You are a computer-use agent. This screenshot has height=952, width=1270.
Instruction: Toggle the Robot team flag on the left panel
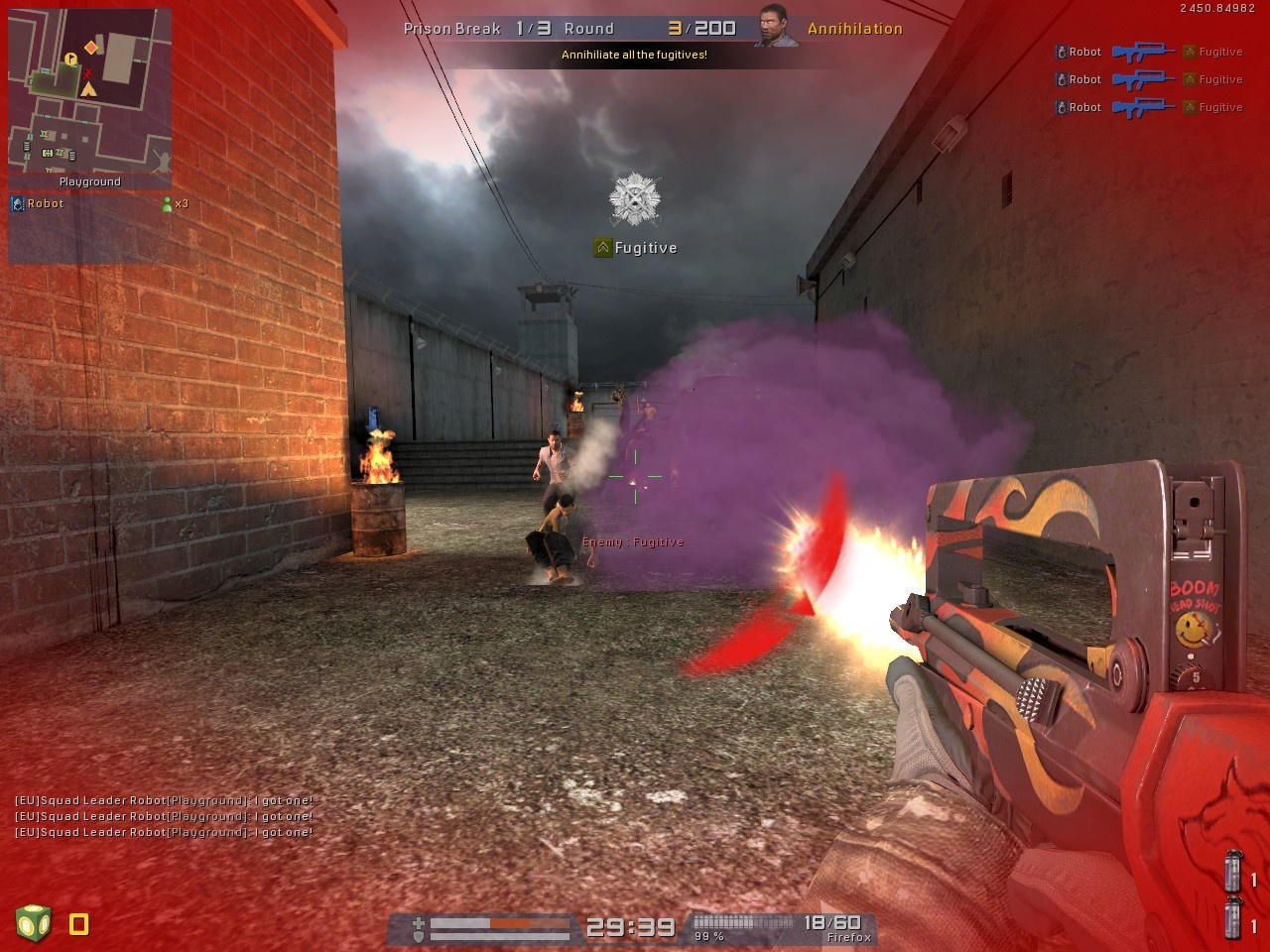17,203
